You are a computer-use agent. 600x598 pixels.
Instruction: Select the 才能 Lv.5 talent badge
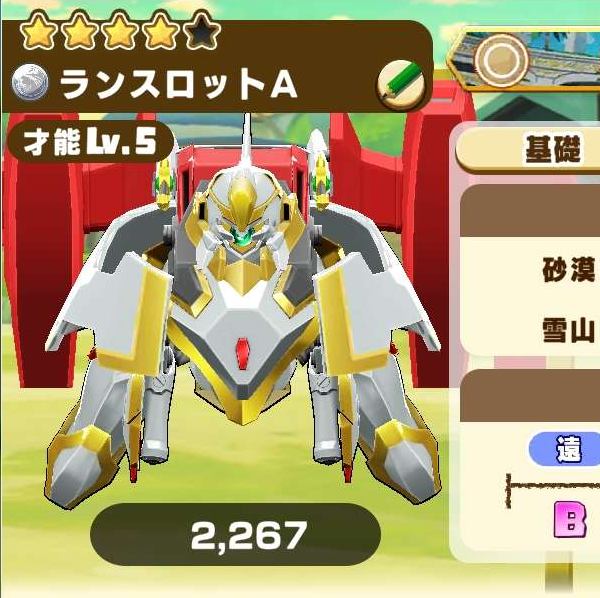click(90, 142)
